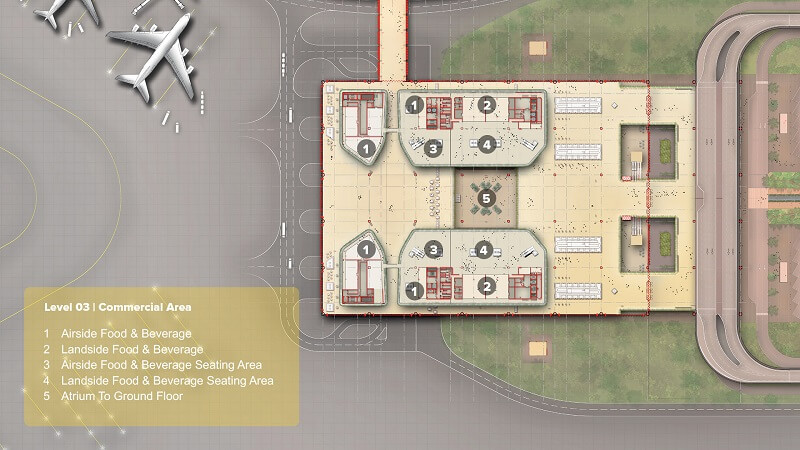This screenshot has width=800, height=450.
Task: Select the Airside Food & Beverage legend entry
Action: point(125,333)
